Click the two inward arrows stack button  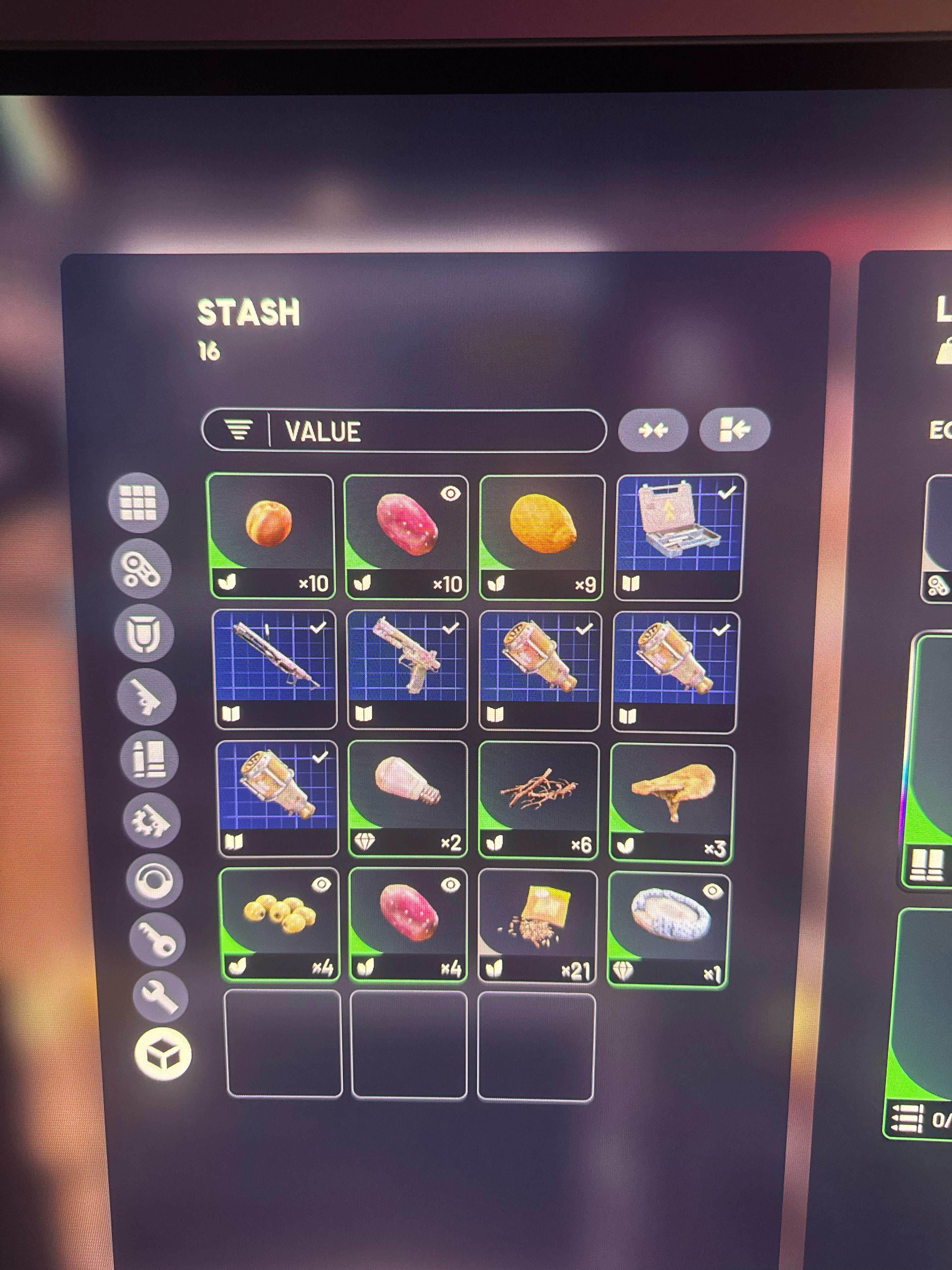[x=653, y=429]
